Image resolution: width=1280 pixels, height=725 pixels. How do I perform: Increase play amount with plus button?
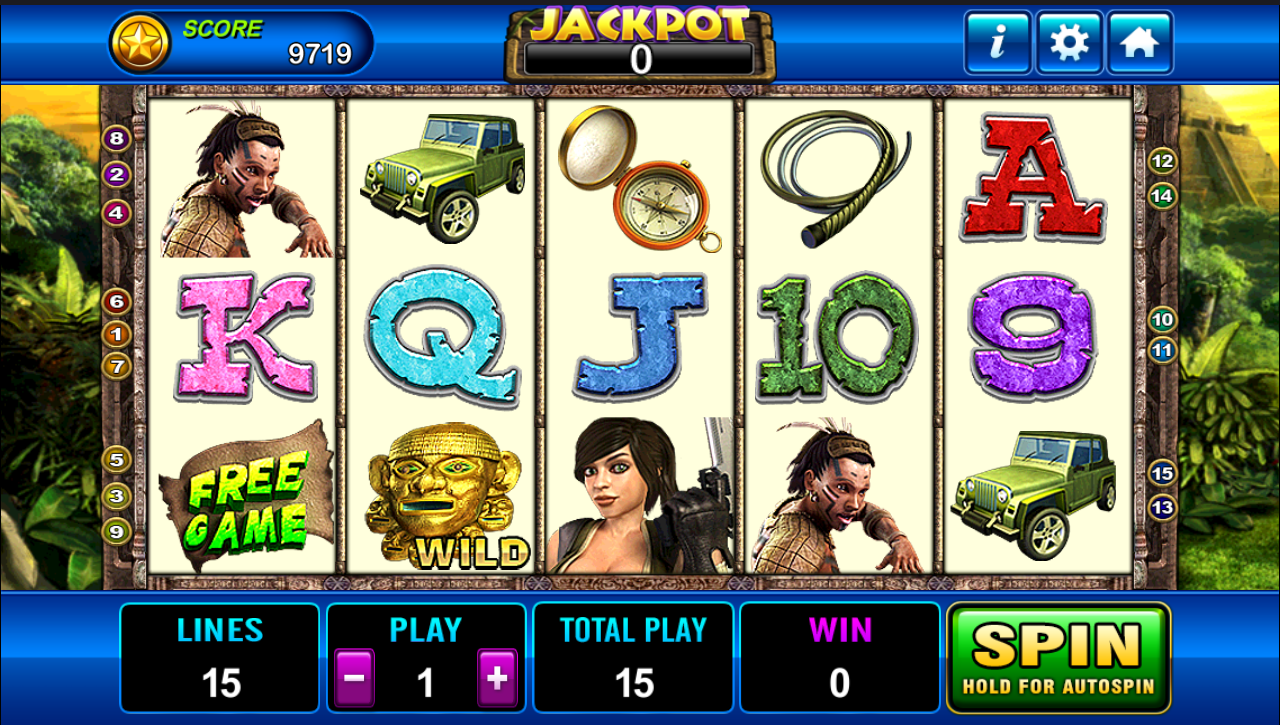(497, 679)
